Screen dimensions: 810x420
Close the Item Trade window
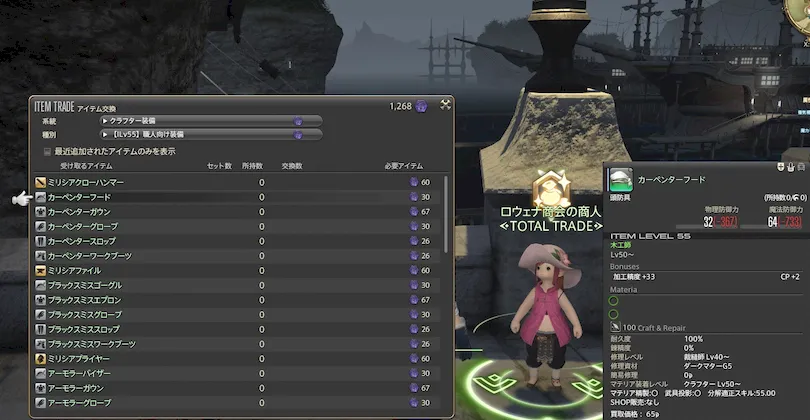point(445,103)
